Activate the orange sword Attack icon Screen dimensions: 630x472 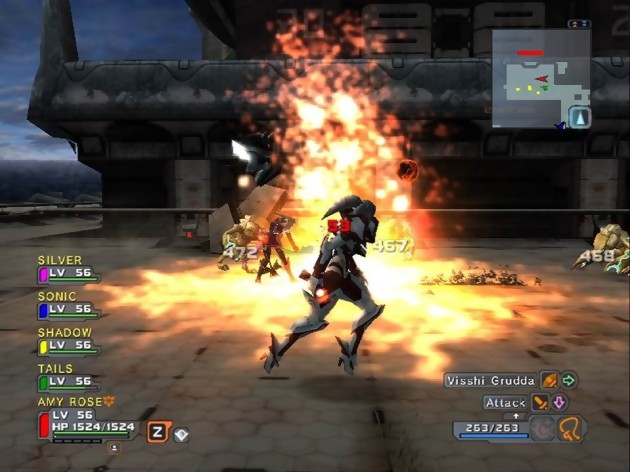(x=540, y=403)
